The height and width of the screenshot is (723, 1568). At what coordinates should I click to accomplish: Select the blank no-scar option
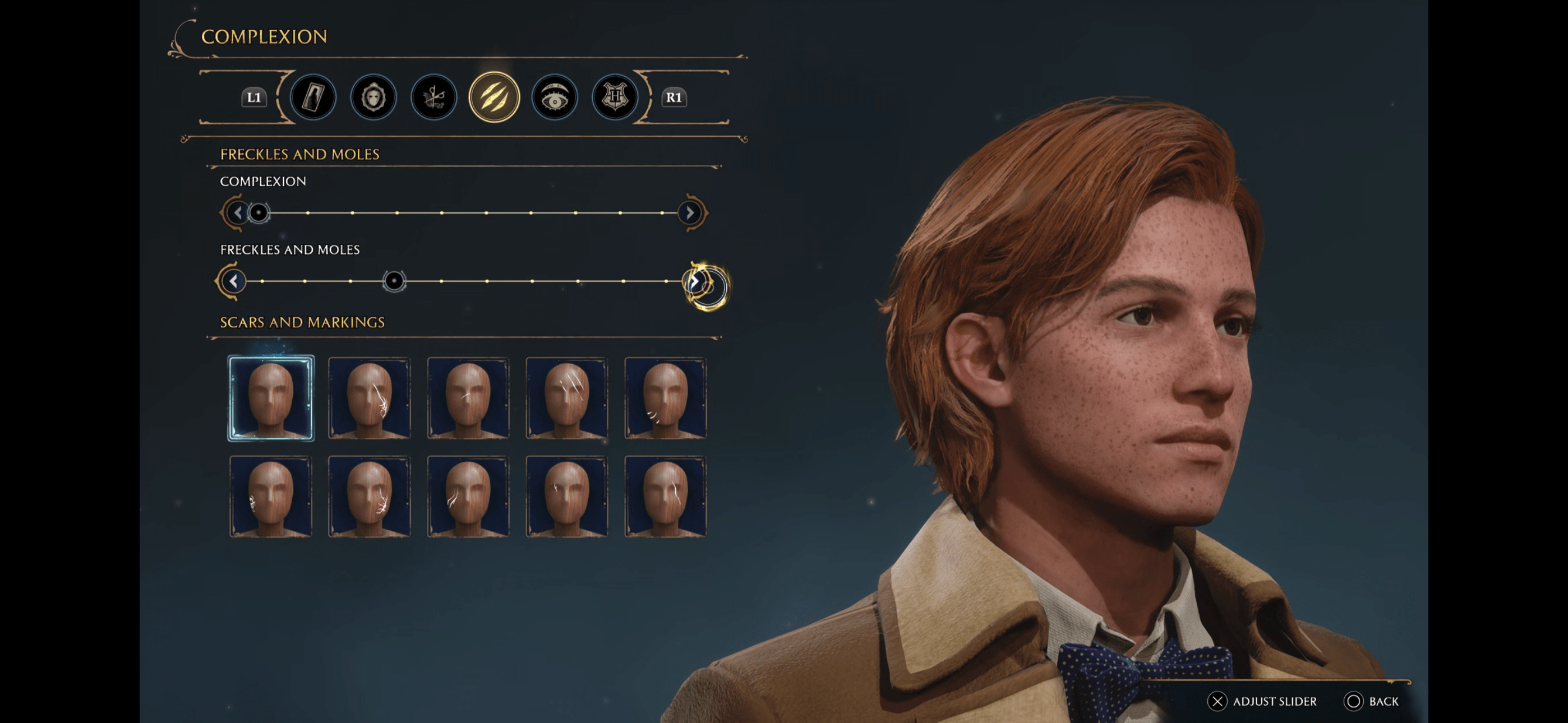click(271, 397)
